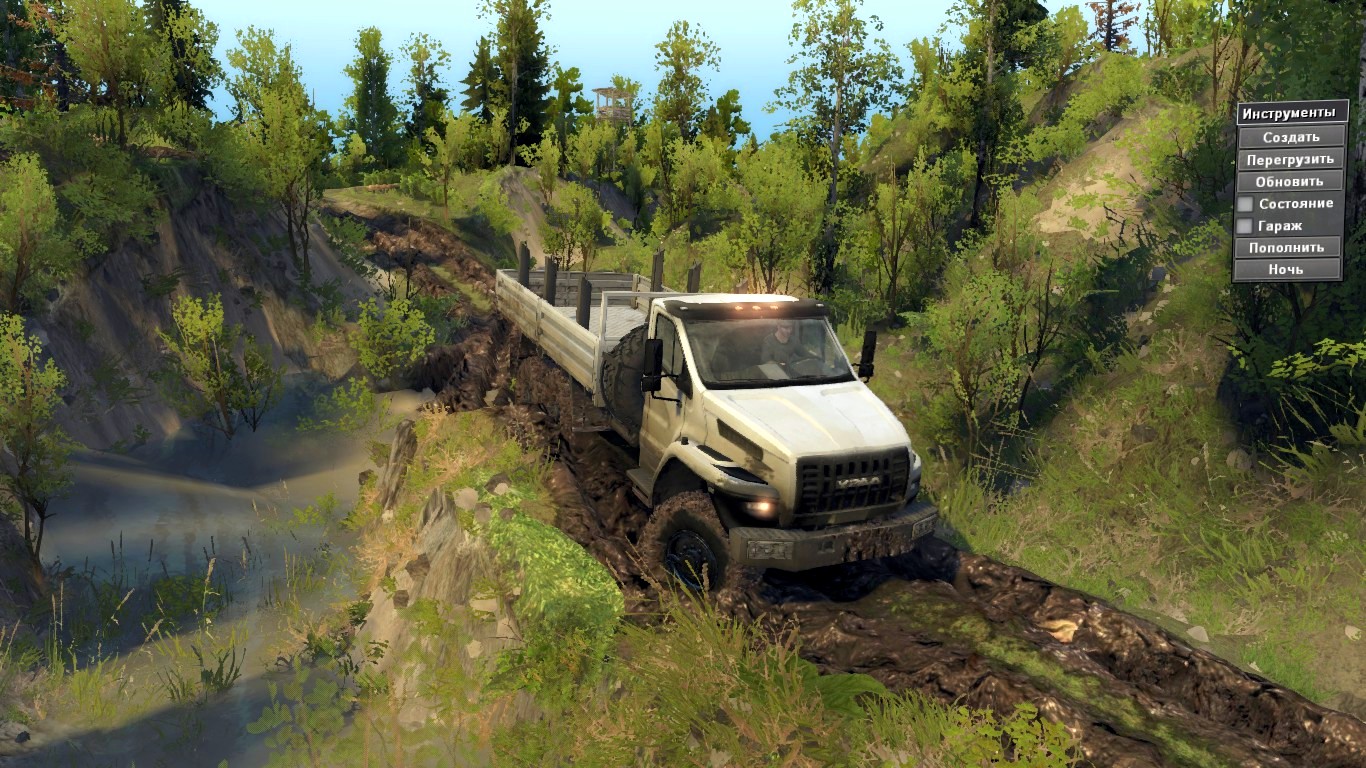Activate the Пополнить button
The image size is (1366, 768).
[1287, 247]
